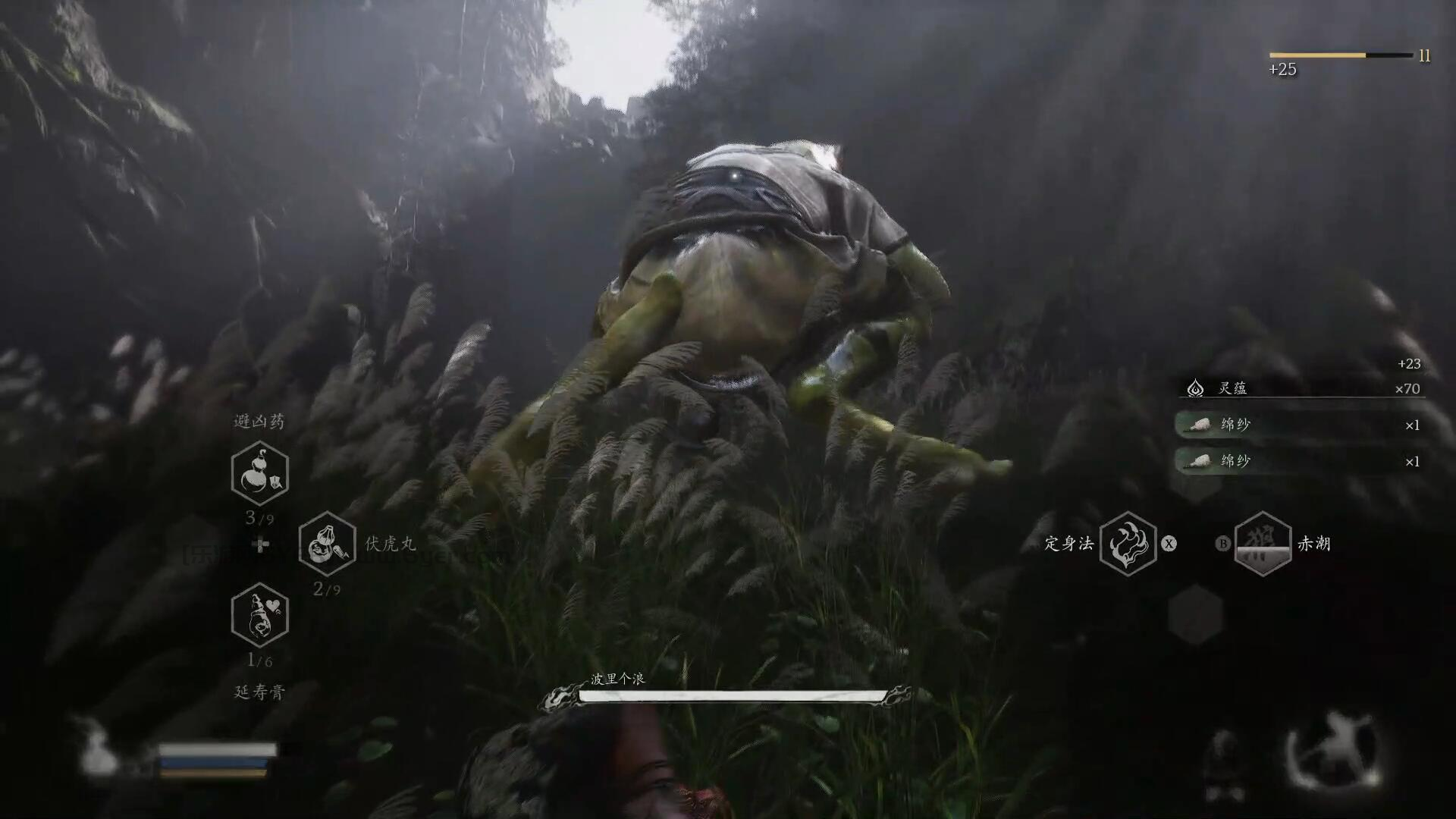The width and height of the screenshot is (1456, 819).
Task: Activate the 赤潮 transformation skill
Action: tap(1263, 544)
